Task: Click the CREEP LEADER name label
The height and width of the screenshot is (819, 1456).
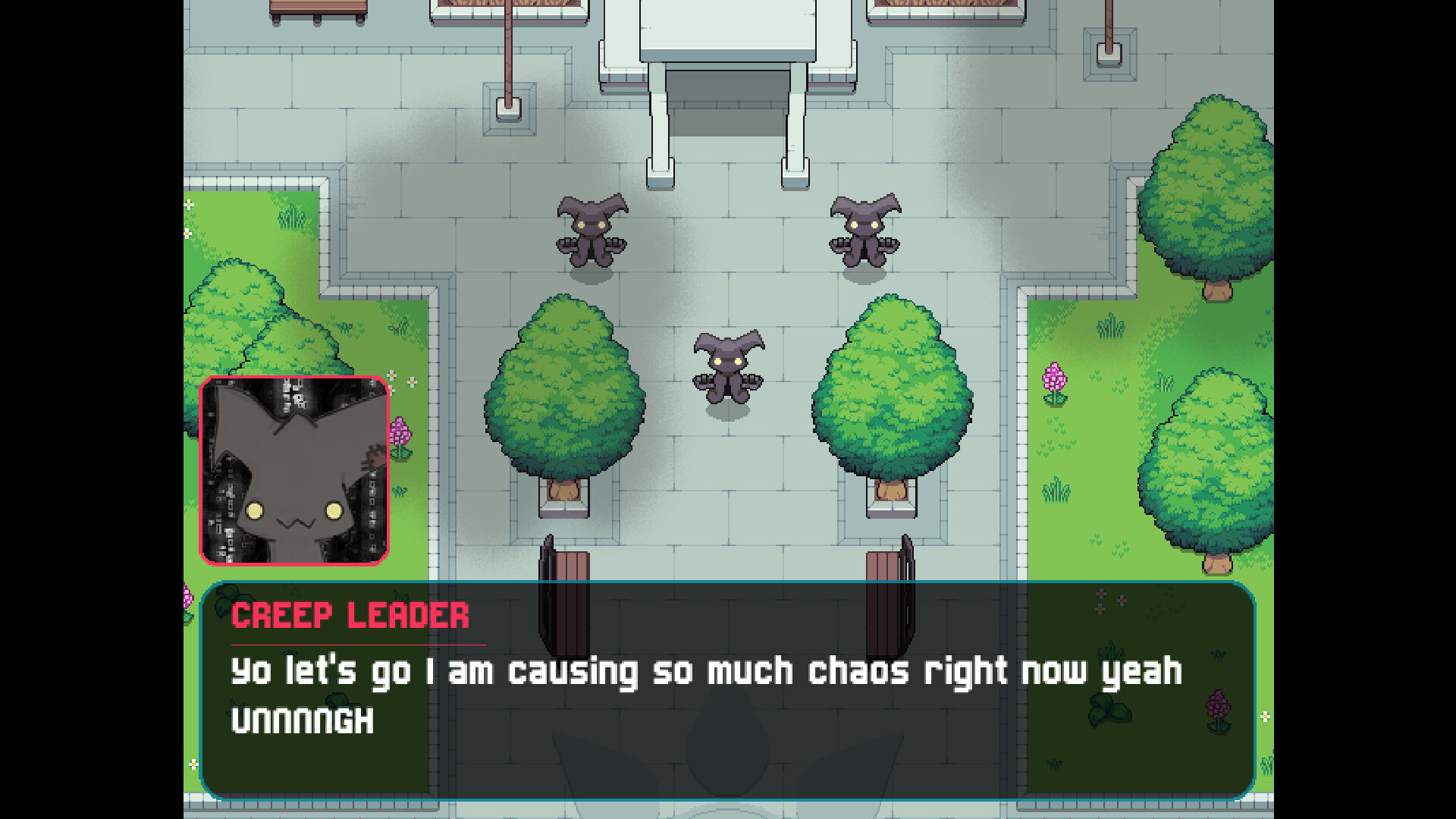Action: pos(350,617)
